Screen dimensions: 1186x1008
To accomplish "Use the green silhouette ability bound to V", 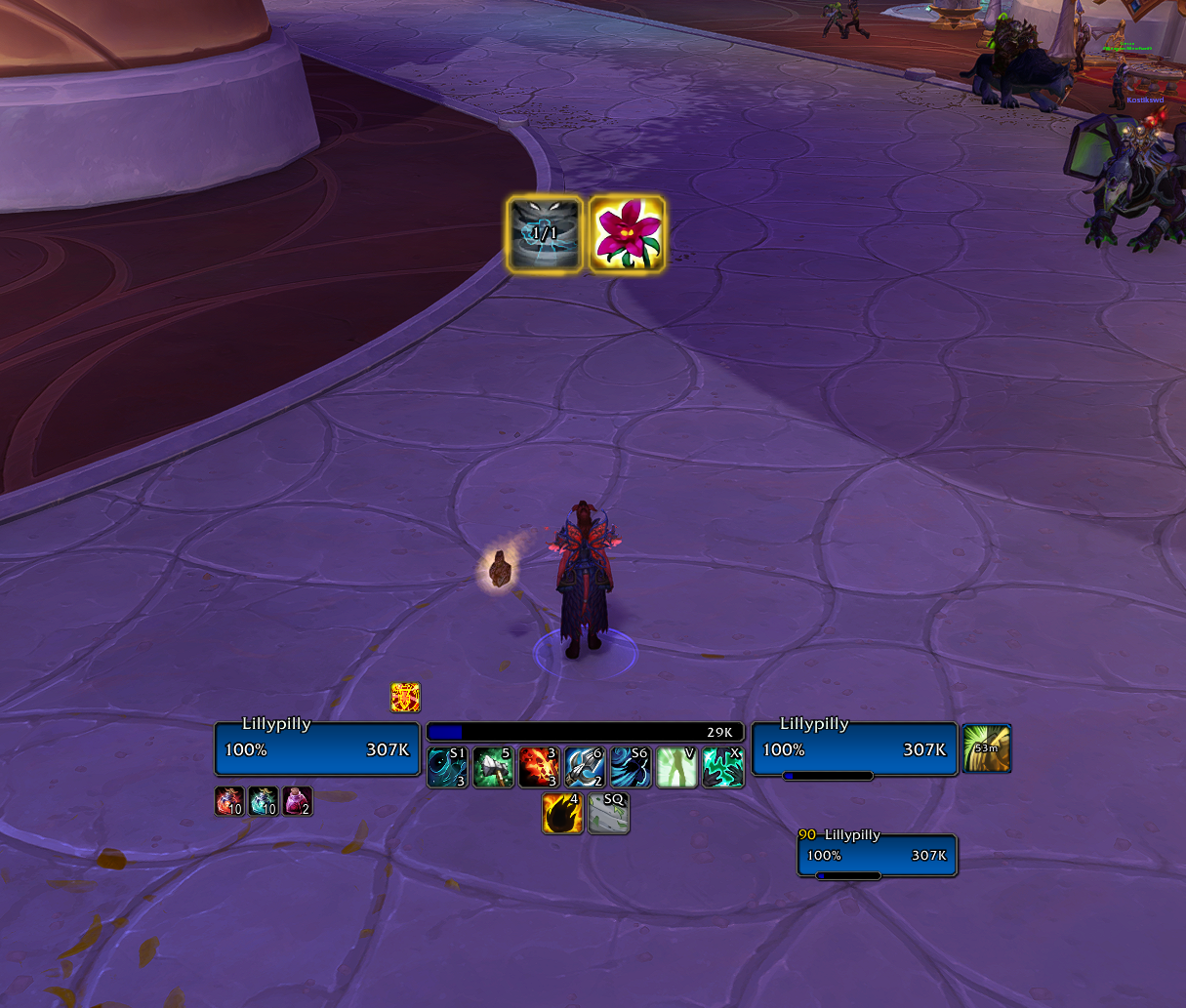I will coord(676,768).
